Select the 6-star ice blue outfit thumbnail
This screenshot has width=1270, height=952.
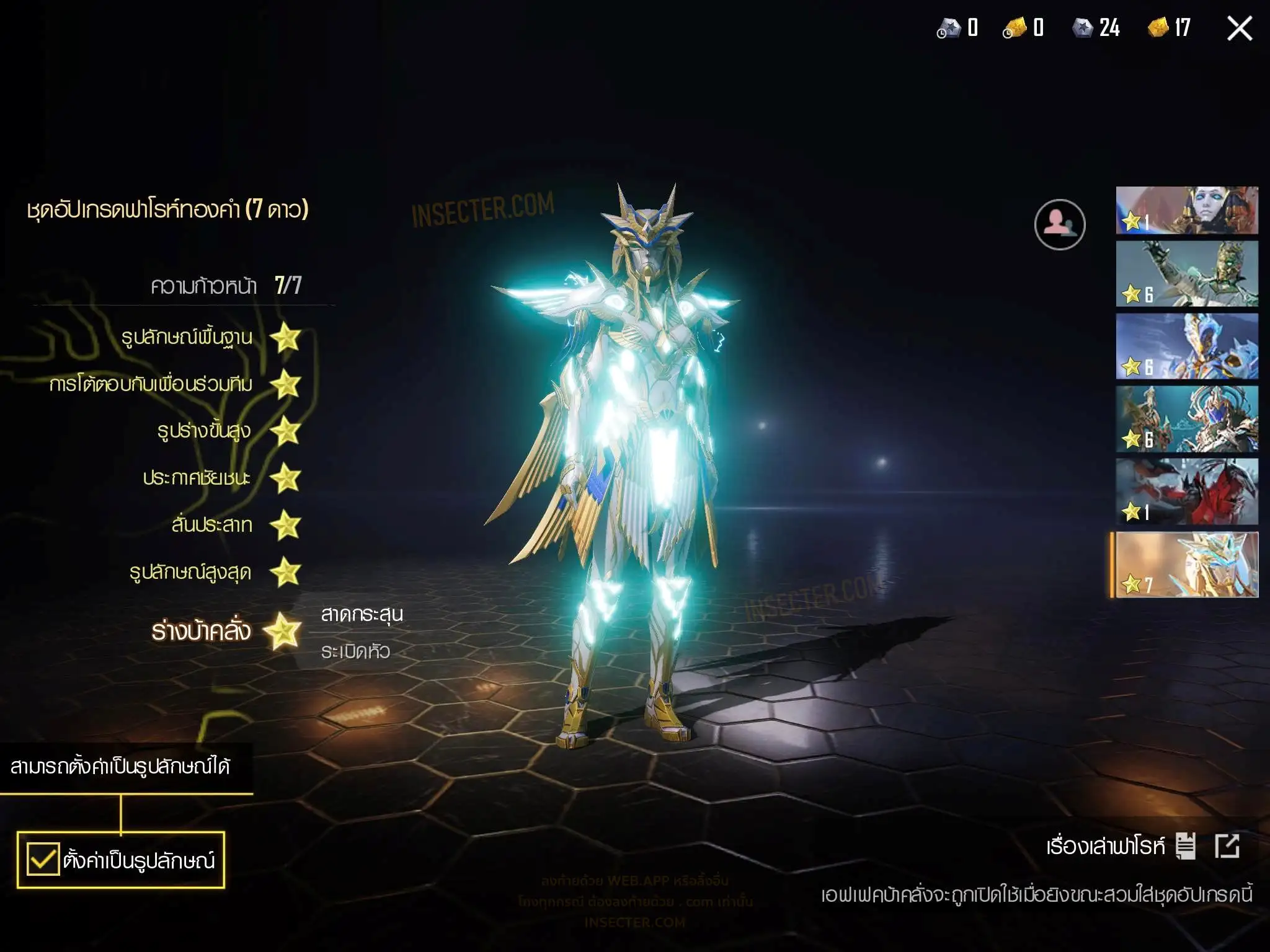click(x=1186, y=346)
